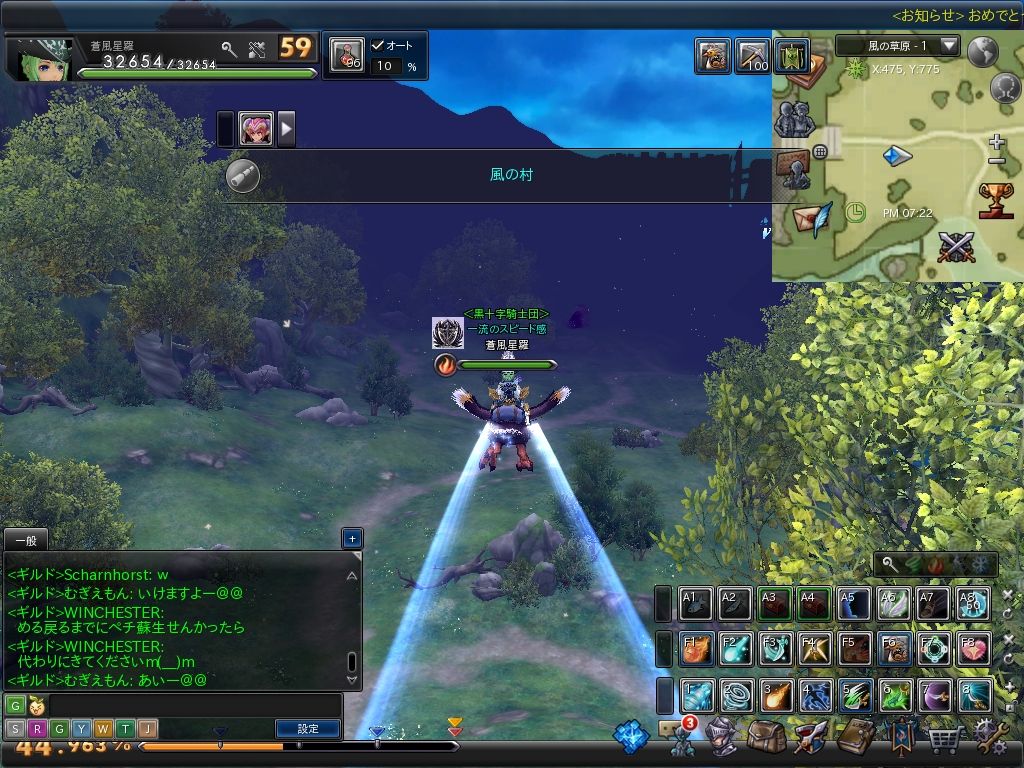Screen dimensions: 1024x768
Task: Add a new chat tab with plus
Action: coord(351,539)
